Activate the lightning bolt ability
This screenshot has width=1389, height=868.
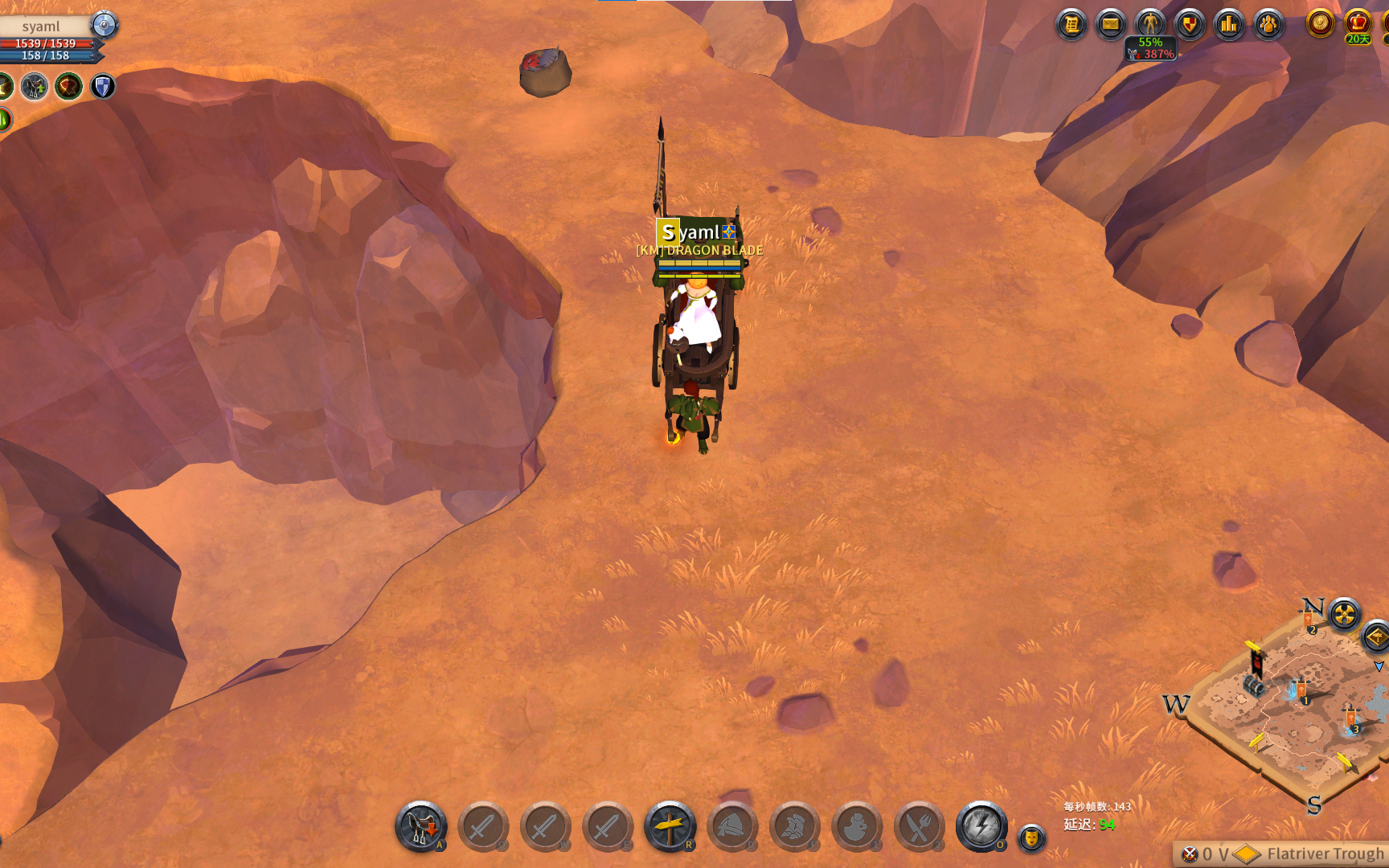(981, 826)
